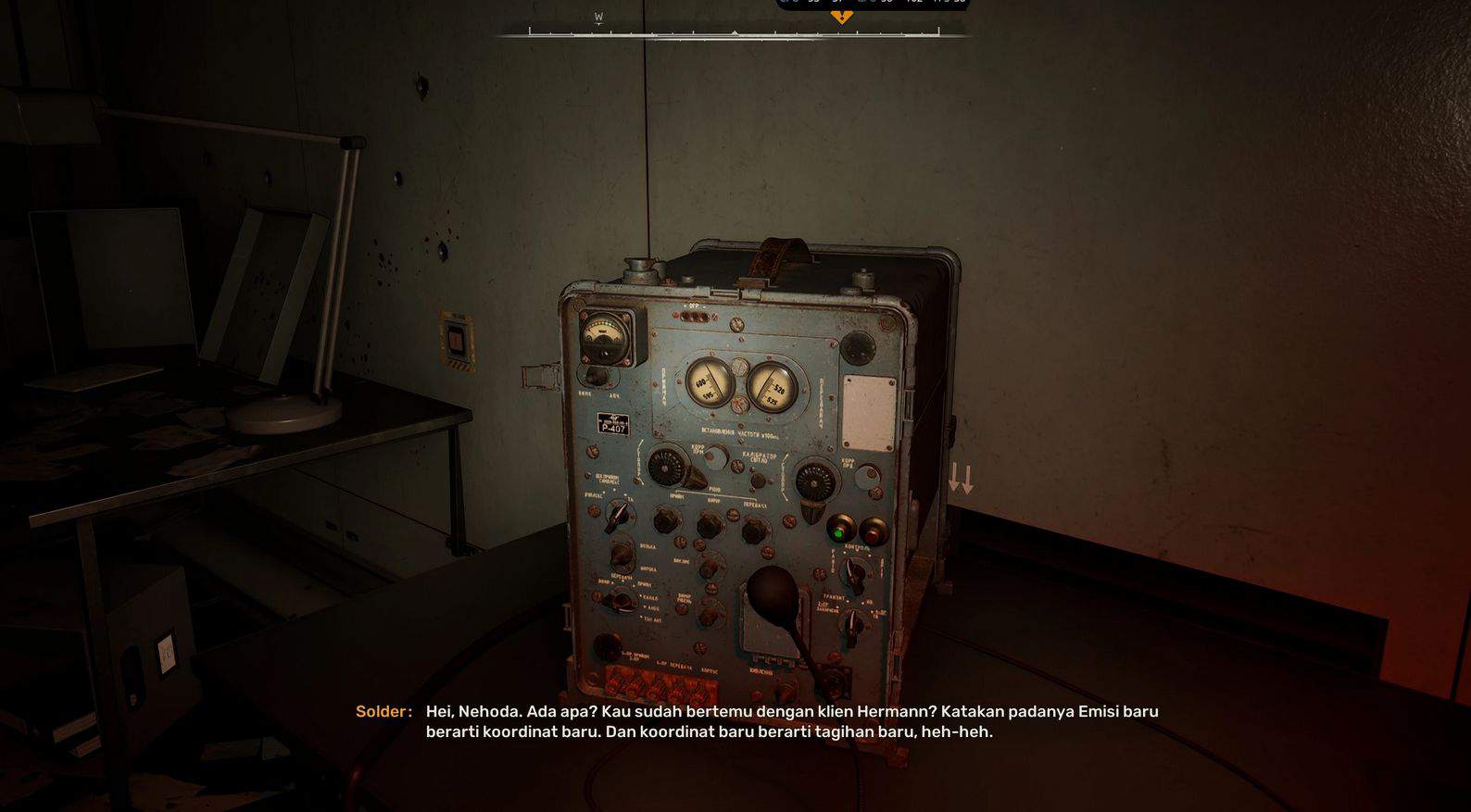Click the orange quest marker on the compass
The width and height of the screenshot is (1471, 812).
pos(841,17)
